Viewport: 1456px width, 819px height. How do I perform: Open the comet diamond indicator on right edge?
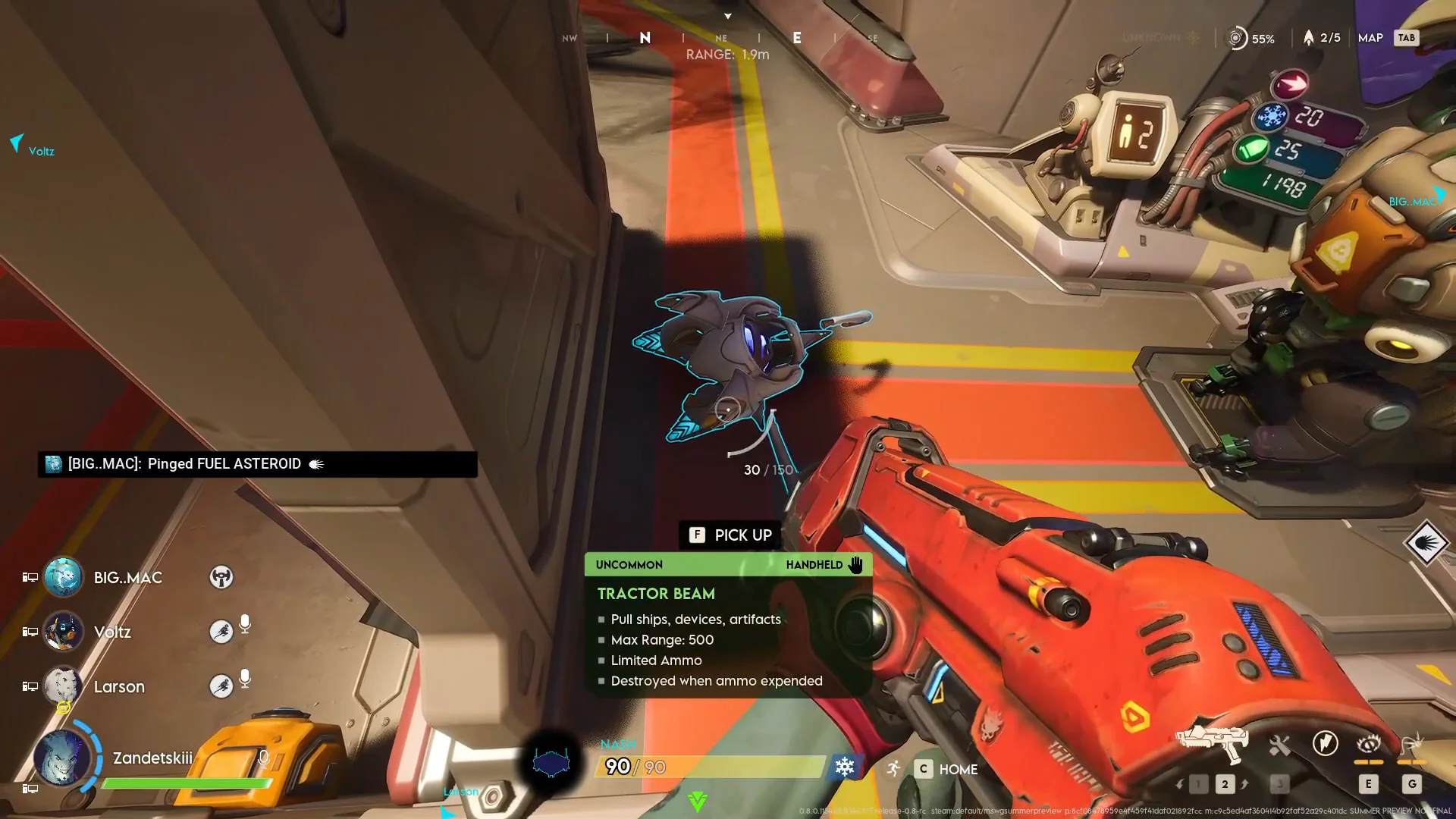(x=1426, y=543)
